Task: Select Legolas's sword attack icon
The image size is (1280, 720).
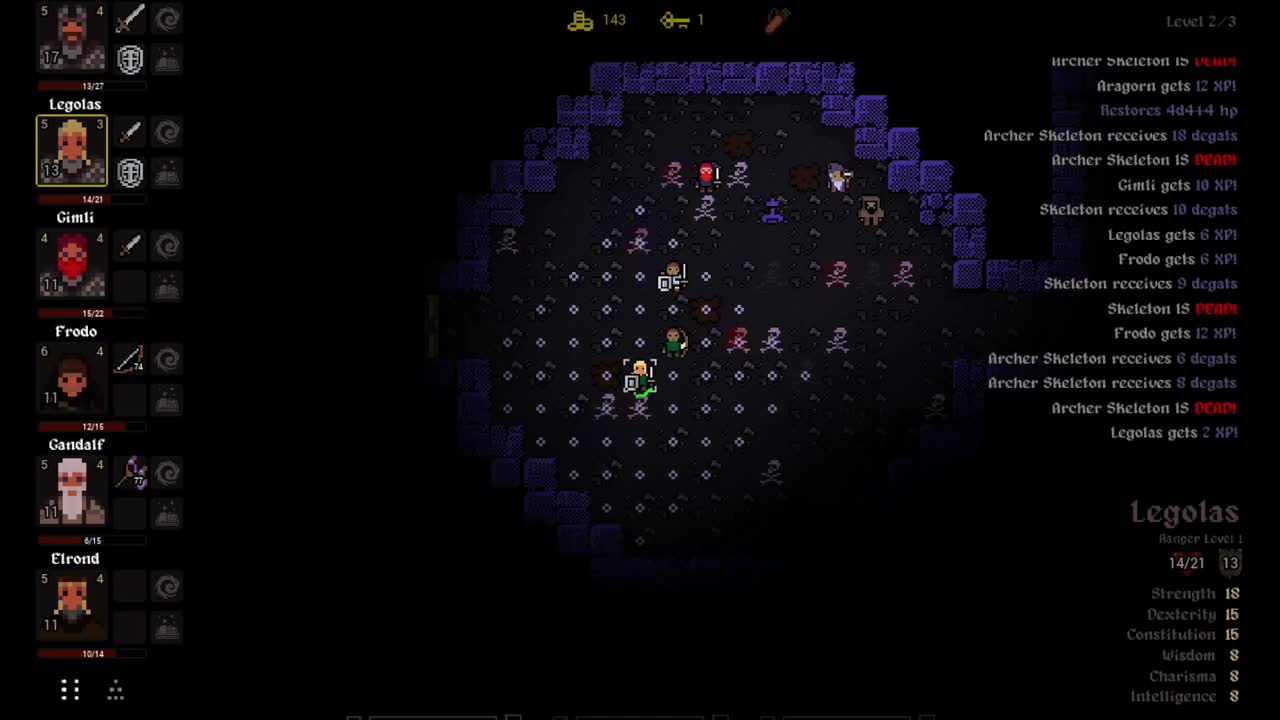Action: (x=130, y=132)
